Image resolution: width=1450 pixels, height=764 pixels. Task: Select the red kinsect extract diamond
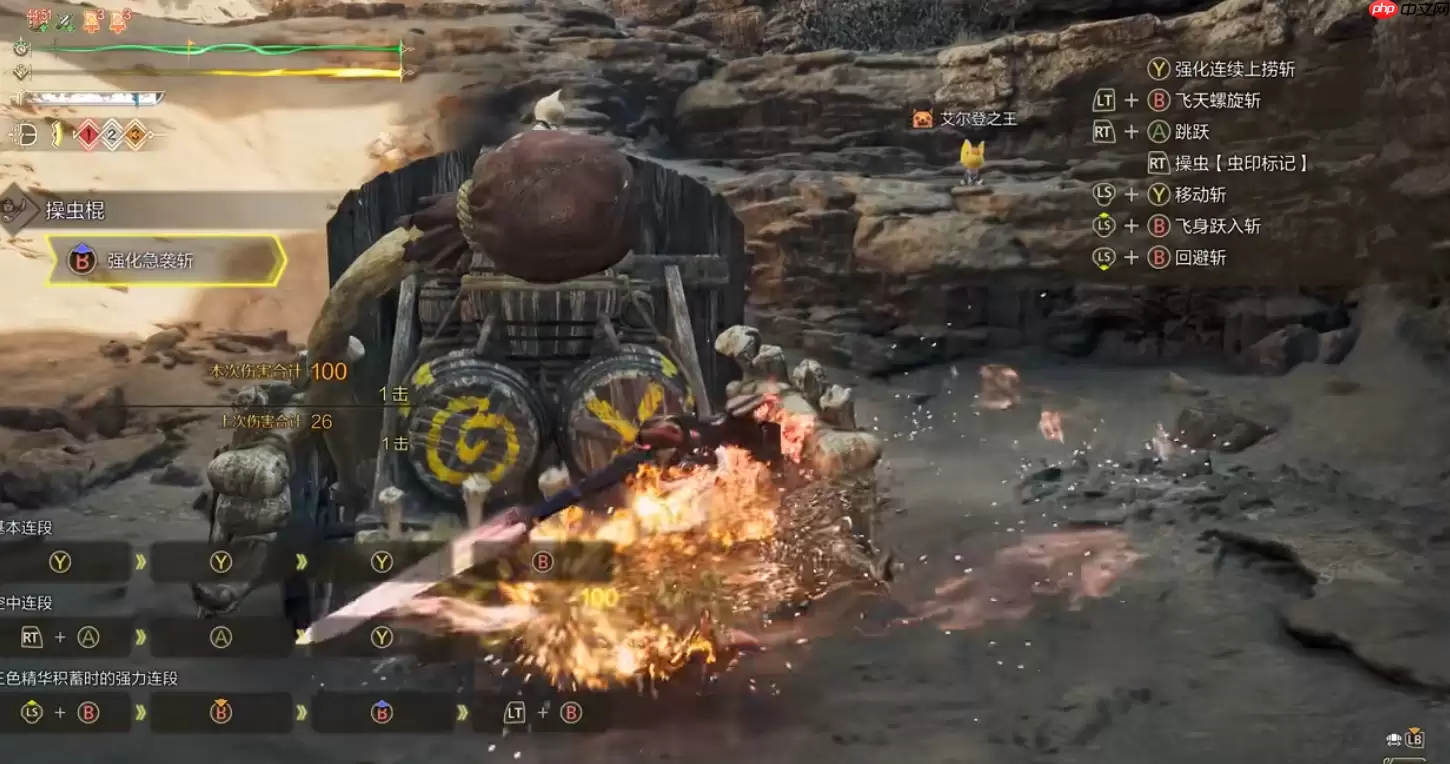88,134
